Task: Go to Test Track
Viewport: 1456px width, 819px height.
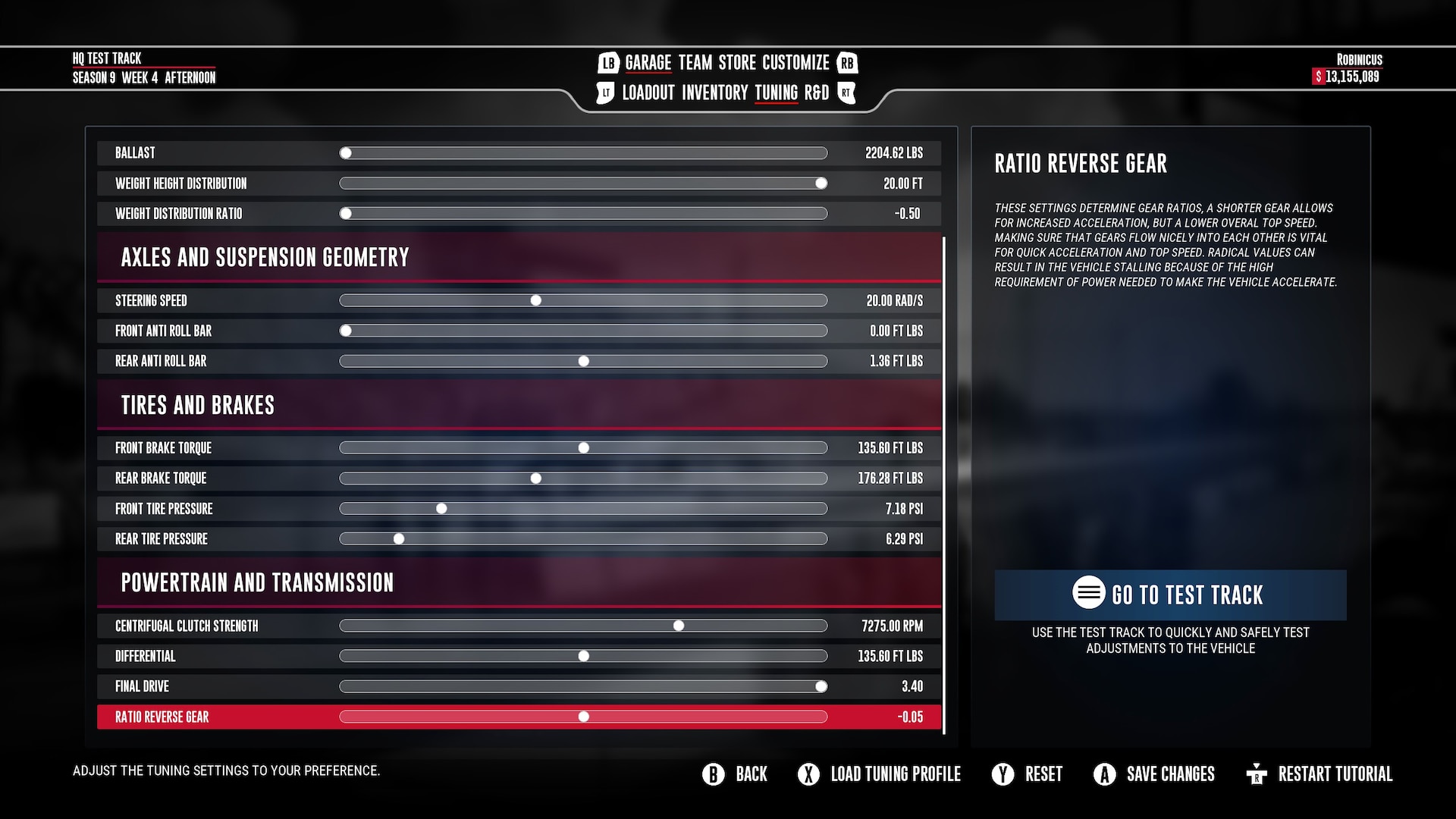Action: (x=1170, y=595)
